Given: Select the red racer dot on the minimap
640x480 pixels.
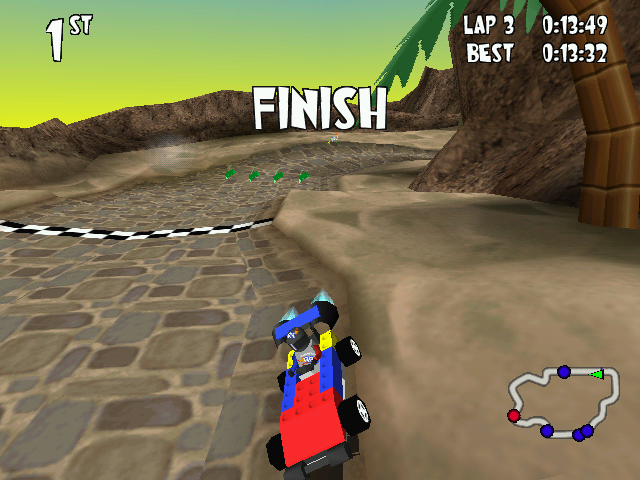Looking at the screenshot, I should 514,415.
